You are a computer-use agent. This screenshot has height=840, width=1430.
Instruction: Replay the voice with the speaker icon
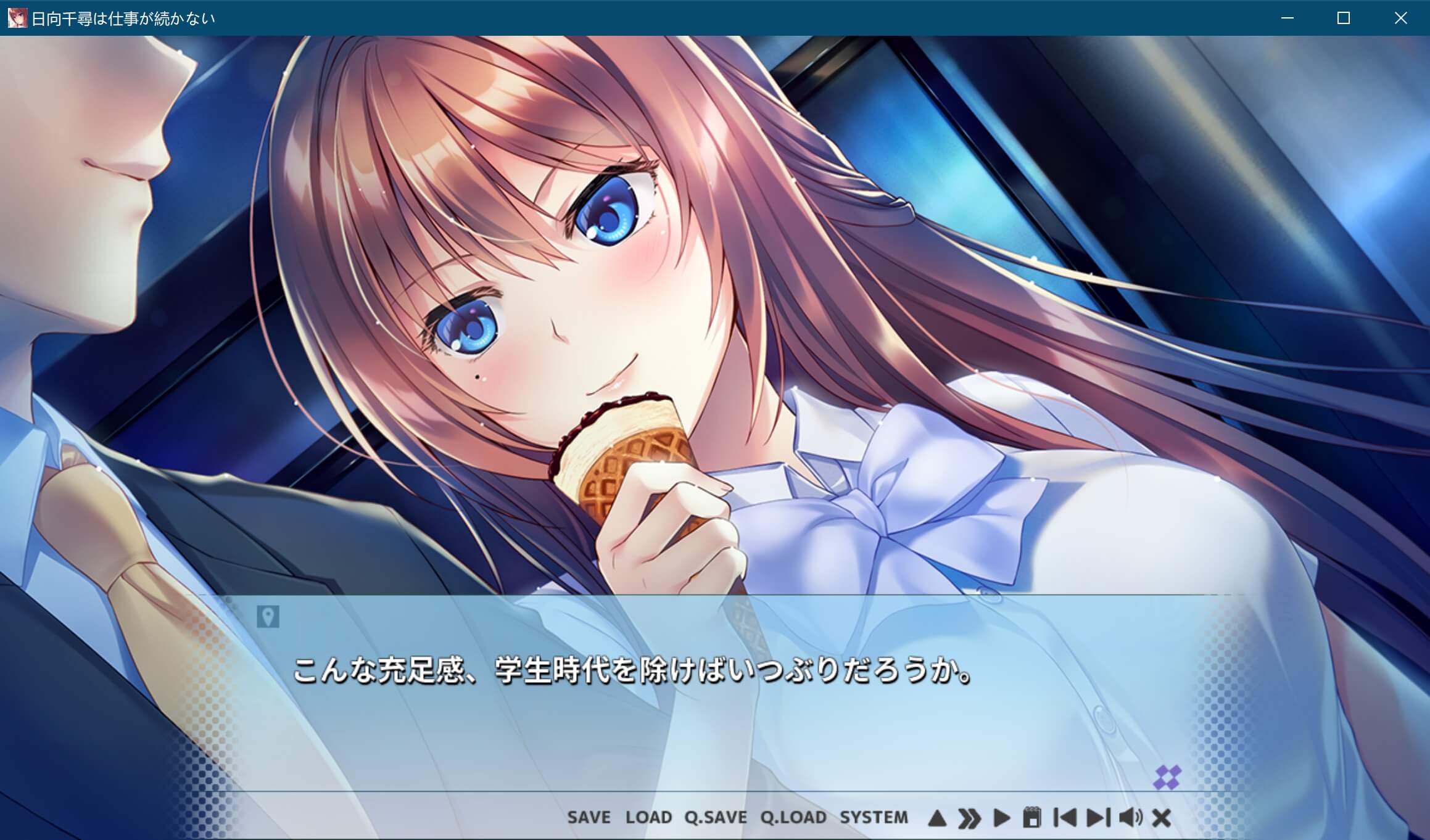coord(1130,817)
